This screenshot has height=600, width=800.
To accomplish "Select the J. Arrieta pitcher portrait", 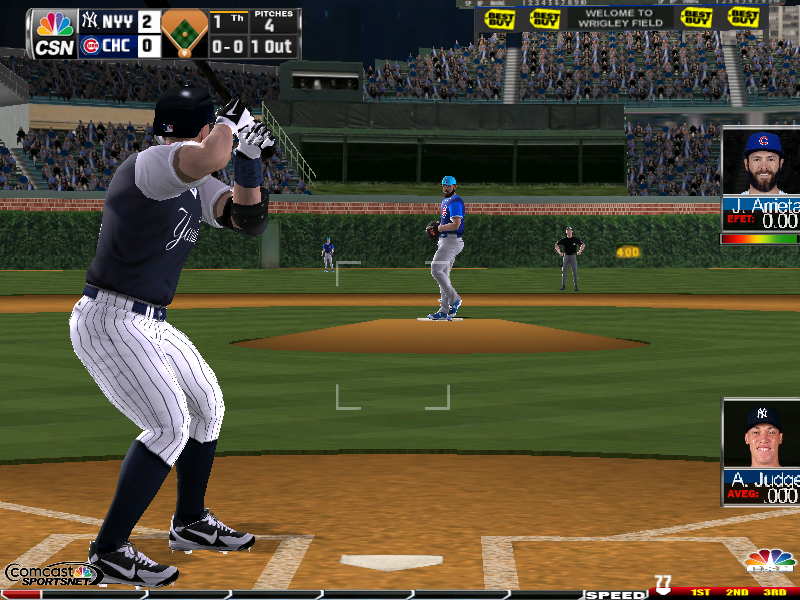I will click(762, 162).
